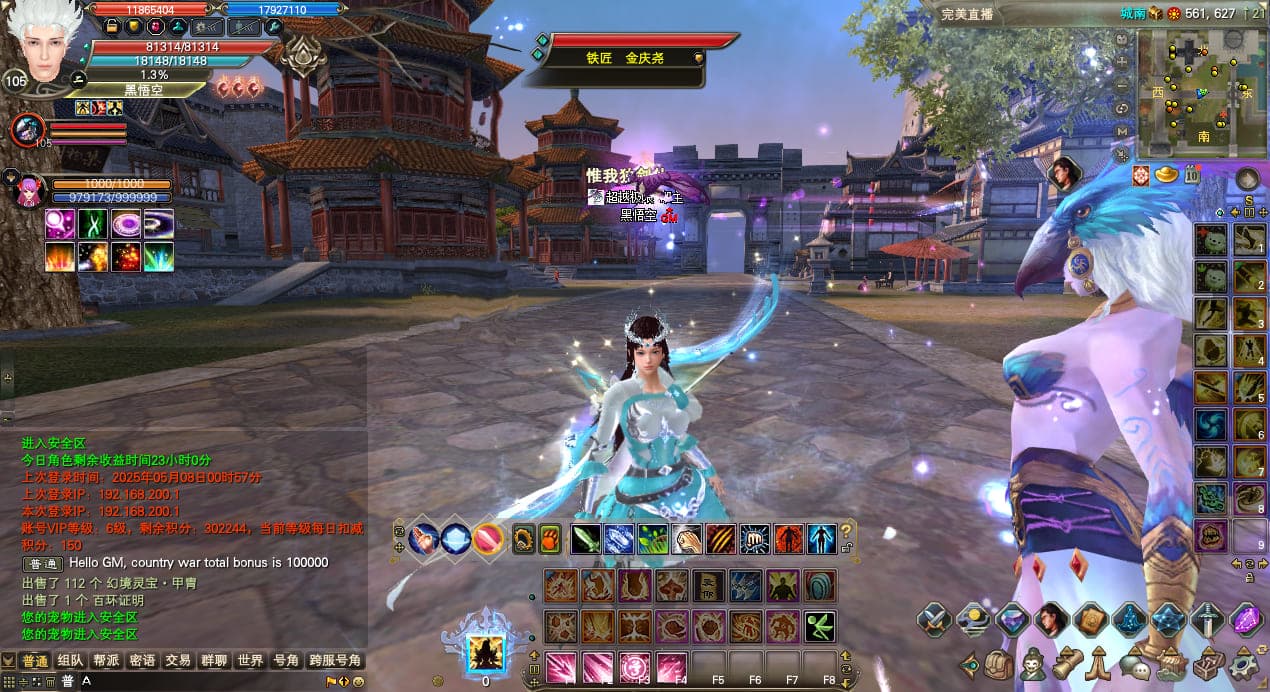
Task: Activate the green sword skill
Action: click(586, 539)
